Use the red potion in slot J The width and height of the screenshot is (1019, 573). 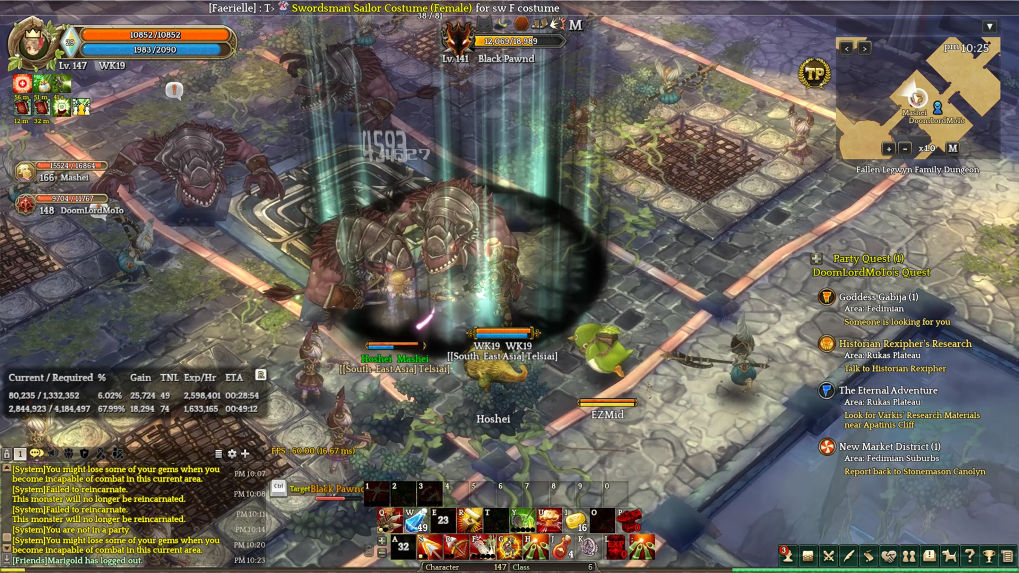tap(562, 546)
